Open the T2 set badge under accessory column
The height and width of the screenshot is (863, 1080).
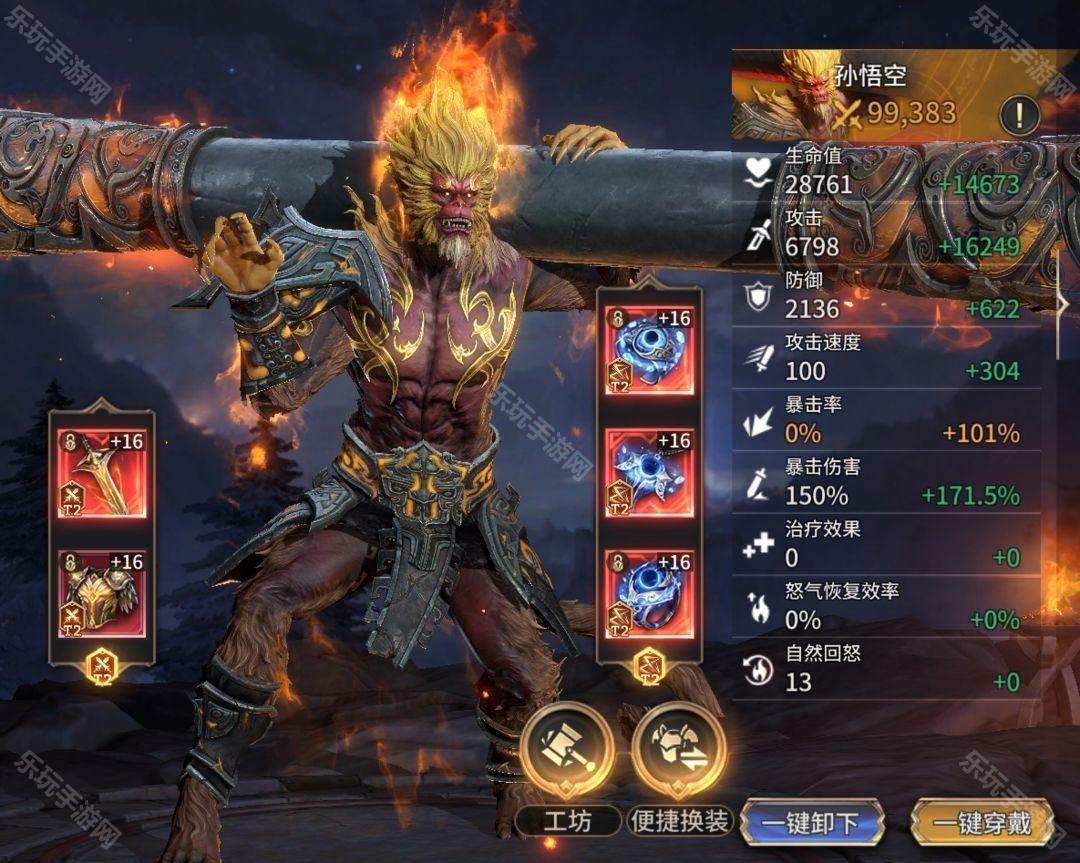(650, 665)
